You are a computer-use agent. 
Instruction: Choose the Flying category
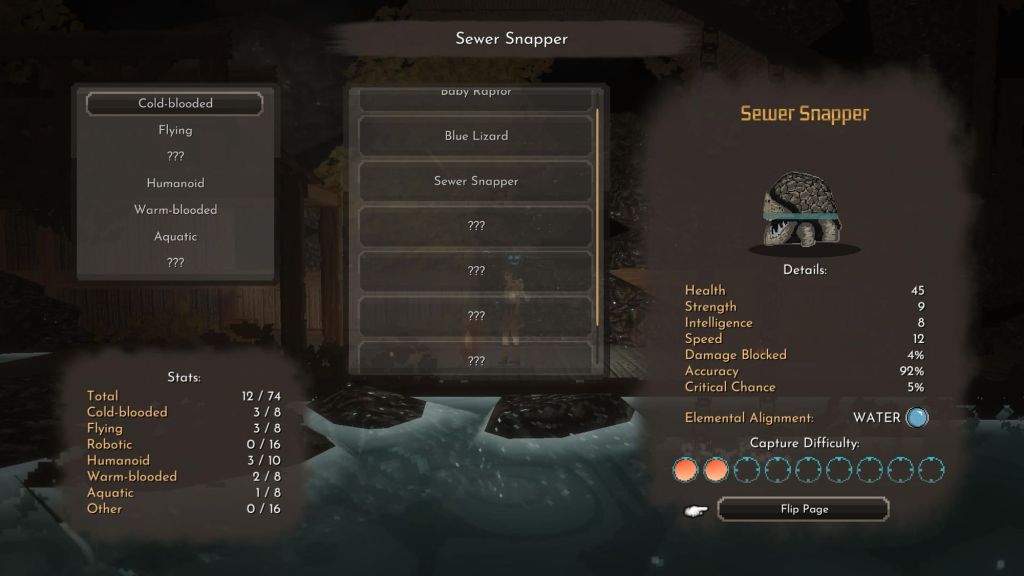175,130
